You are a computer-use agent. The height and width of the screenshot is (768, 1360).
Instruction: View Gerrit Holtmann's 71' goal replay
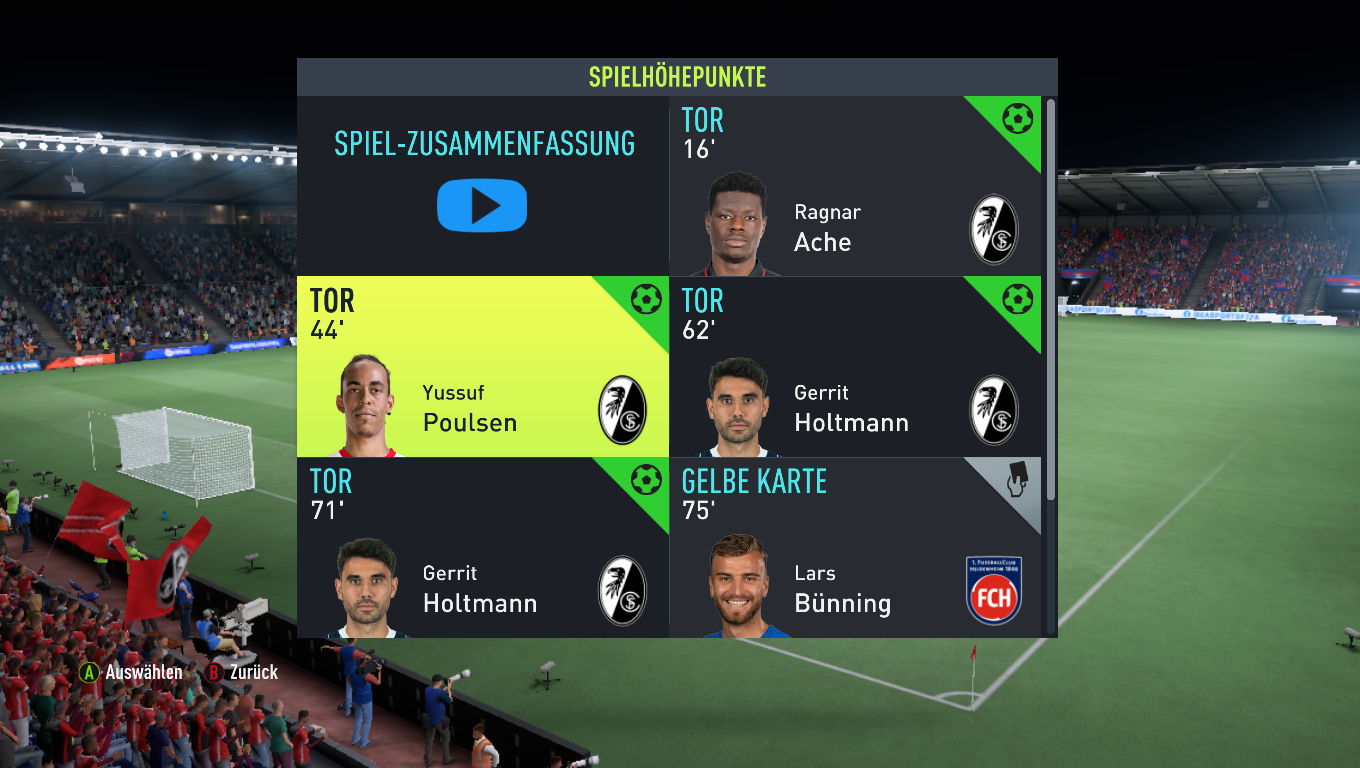(x=483, y=548)
